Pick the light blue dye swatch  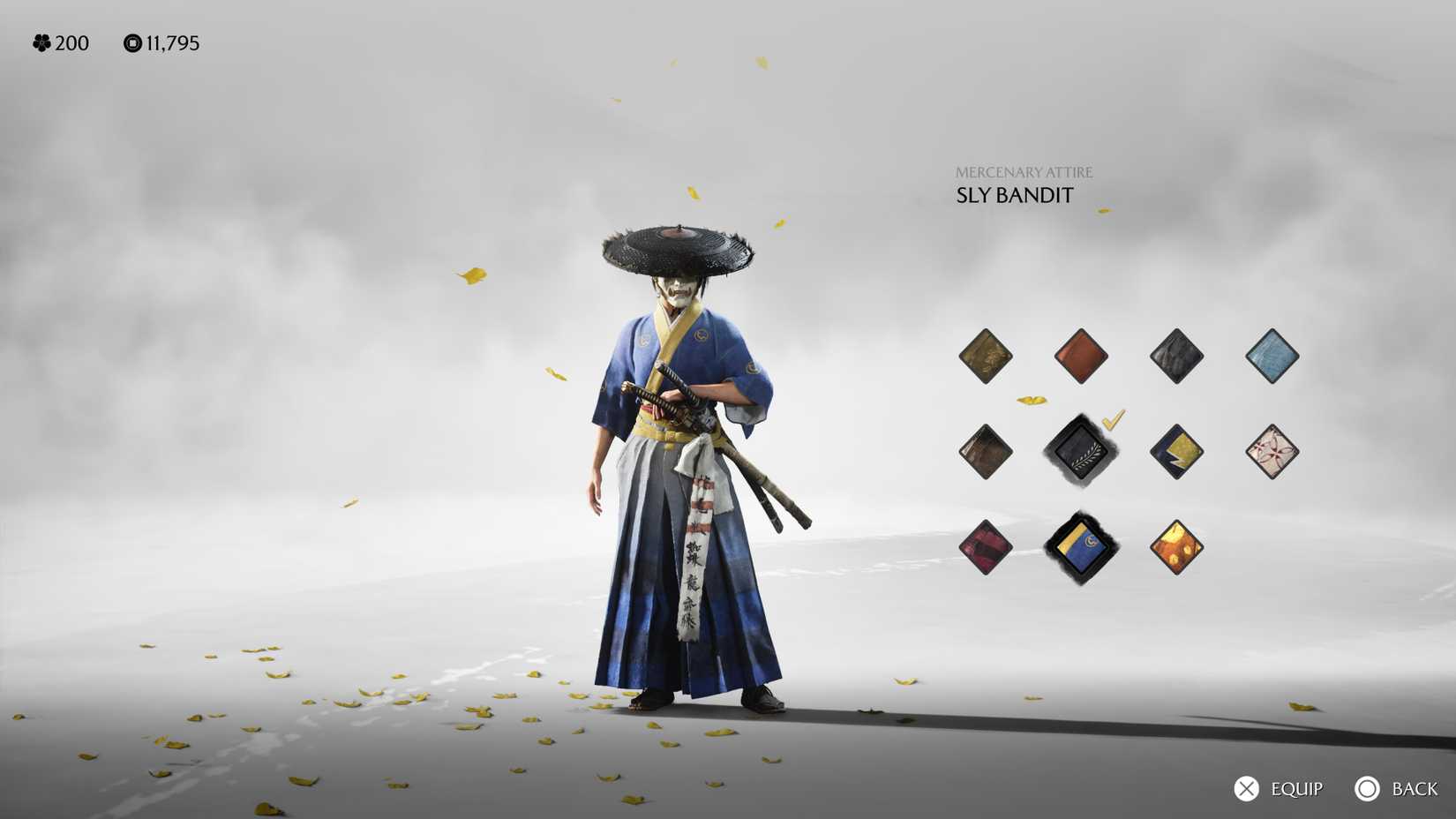tap(1271, 357)
